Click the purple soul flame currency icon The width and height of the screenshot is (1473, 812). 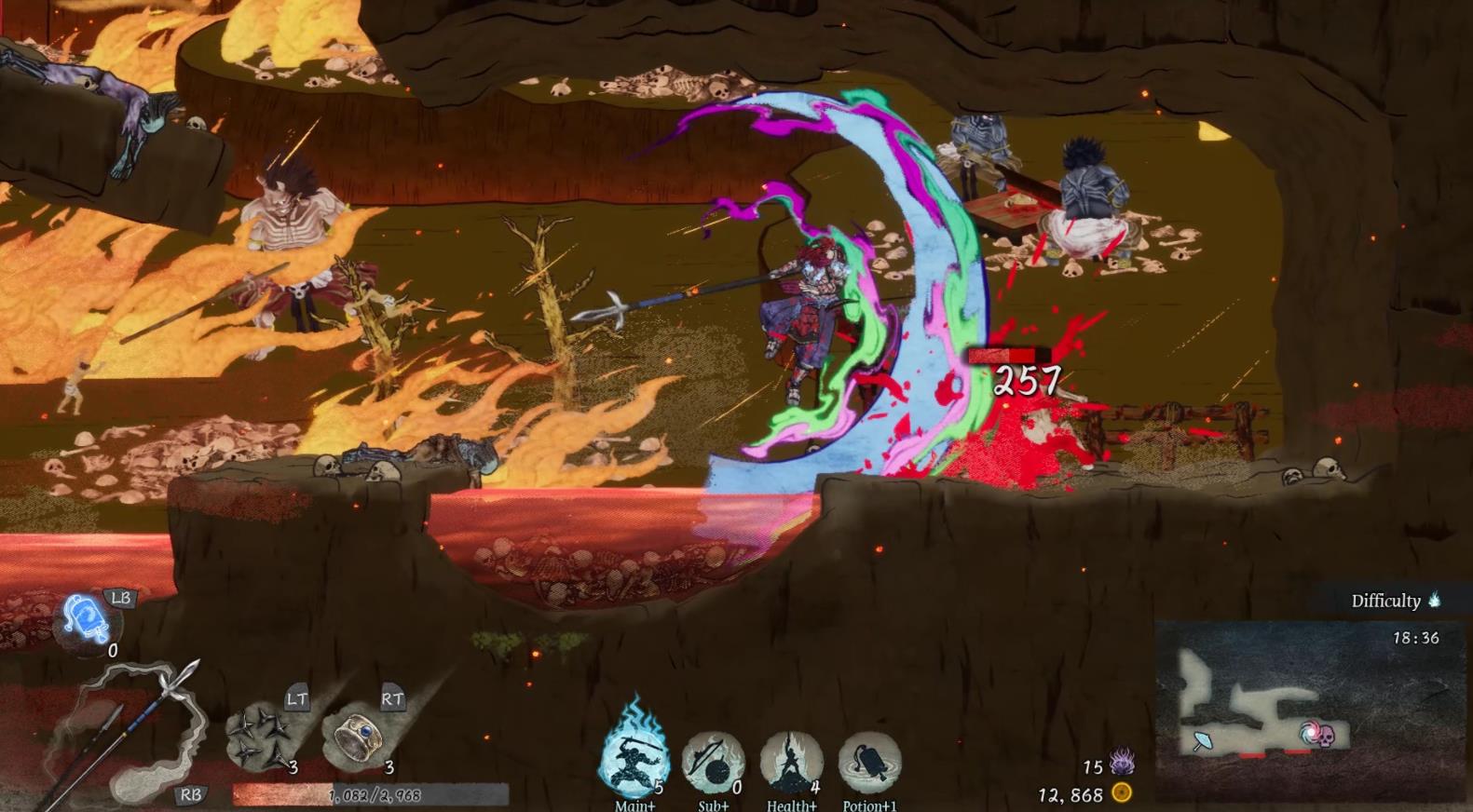click(x=1122, y=765)
